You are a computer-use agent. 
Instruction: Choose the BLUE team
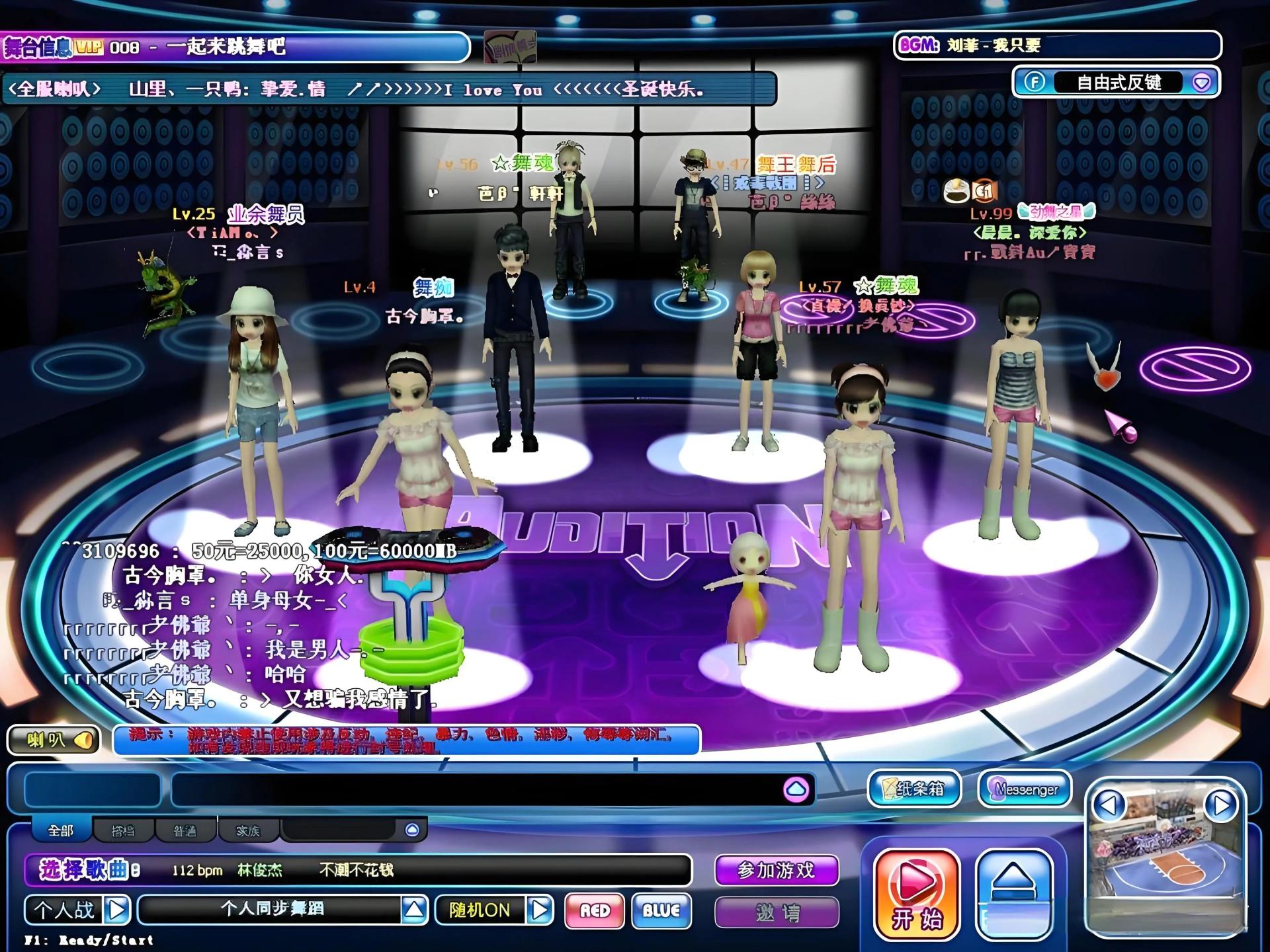[x=661, y=910]
